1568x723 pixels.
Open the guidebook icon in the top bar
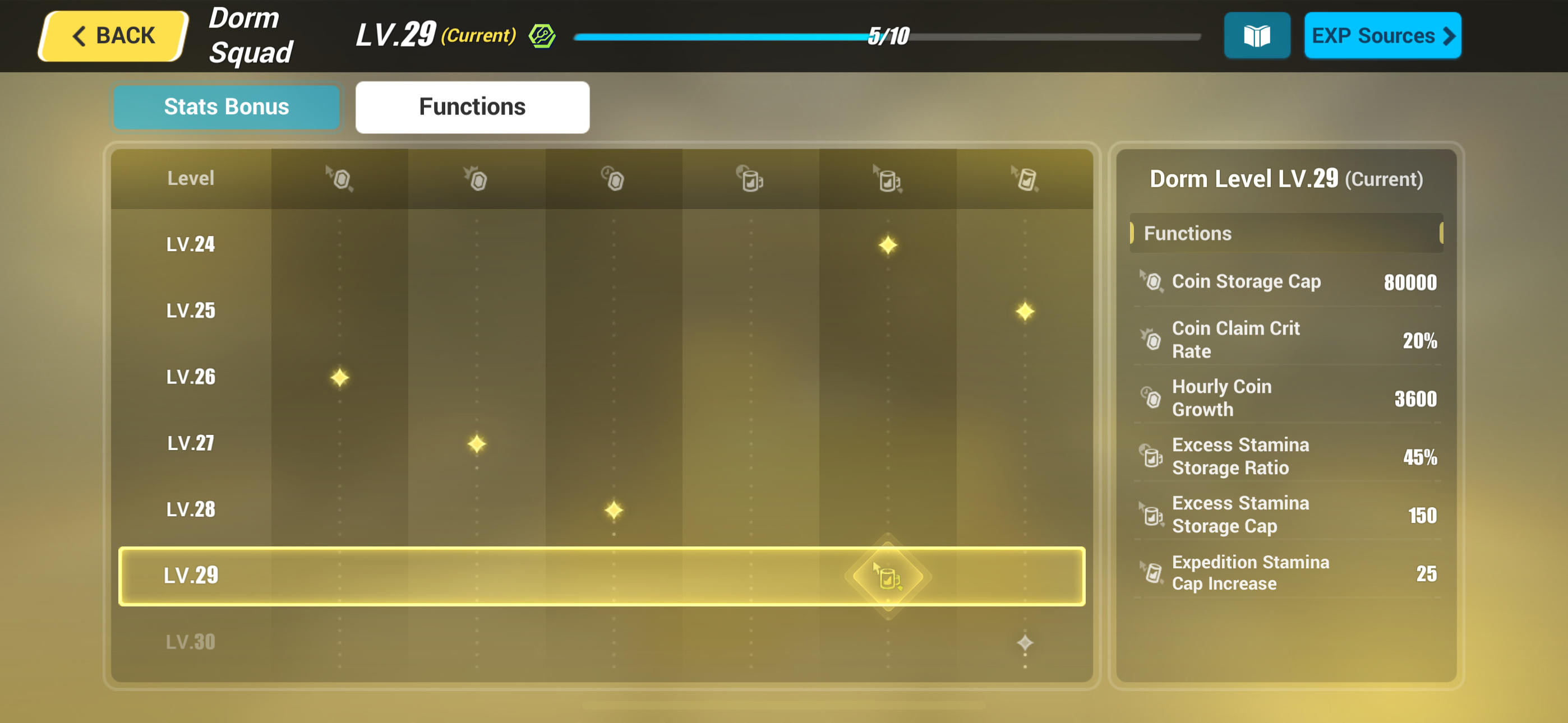pos(1256,35)
